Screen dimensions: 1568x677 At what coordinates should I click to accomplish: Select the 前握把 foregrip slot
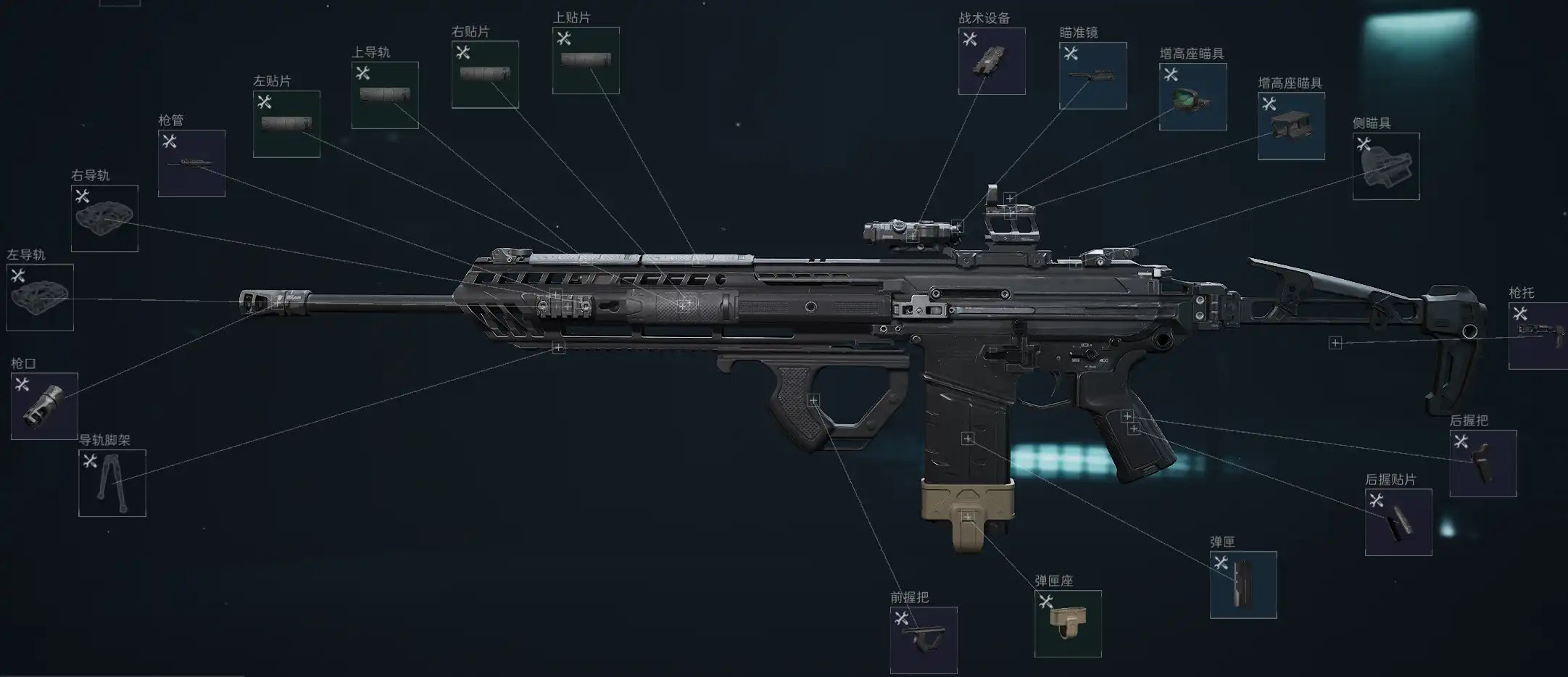coord(924,640)
